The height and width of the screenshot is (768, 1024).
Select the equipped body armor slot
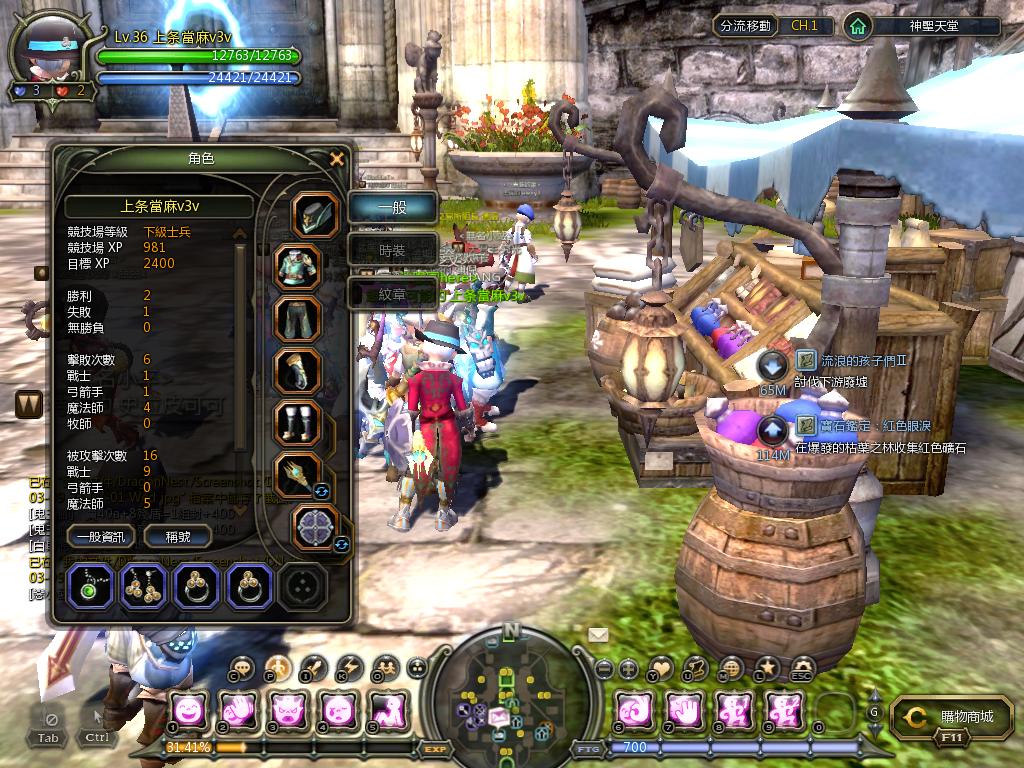click(298, 267)
